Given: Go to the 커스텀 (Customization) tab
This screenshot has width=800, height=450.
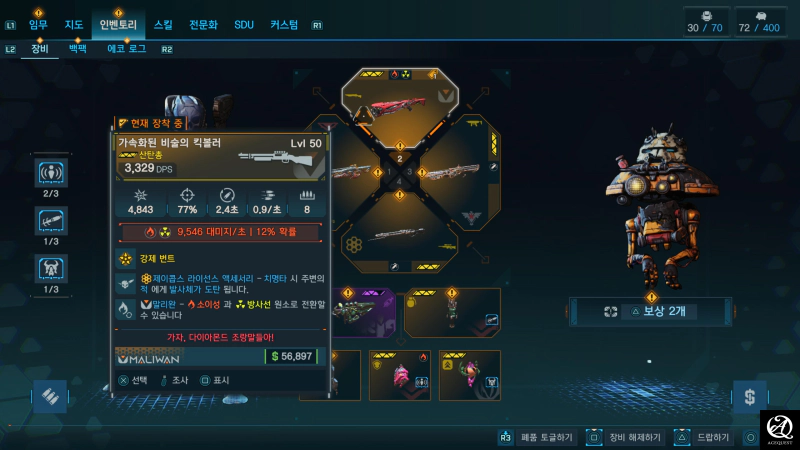Looking at the screenshot, I should point(284,24).
